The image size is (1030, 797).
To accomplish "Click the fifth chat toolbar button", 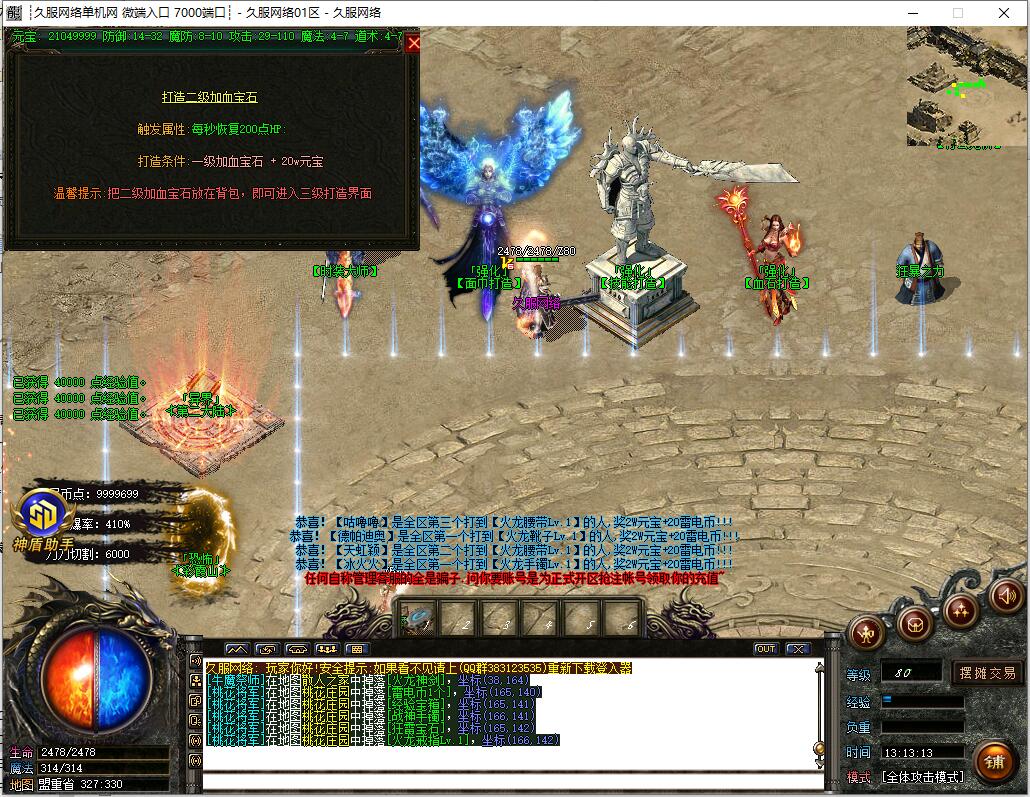I will point(357,649).
